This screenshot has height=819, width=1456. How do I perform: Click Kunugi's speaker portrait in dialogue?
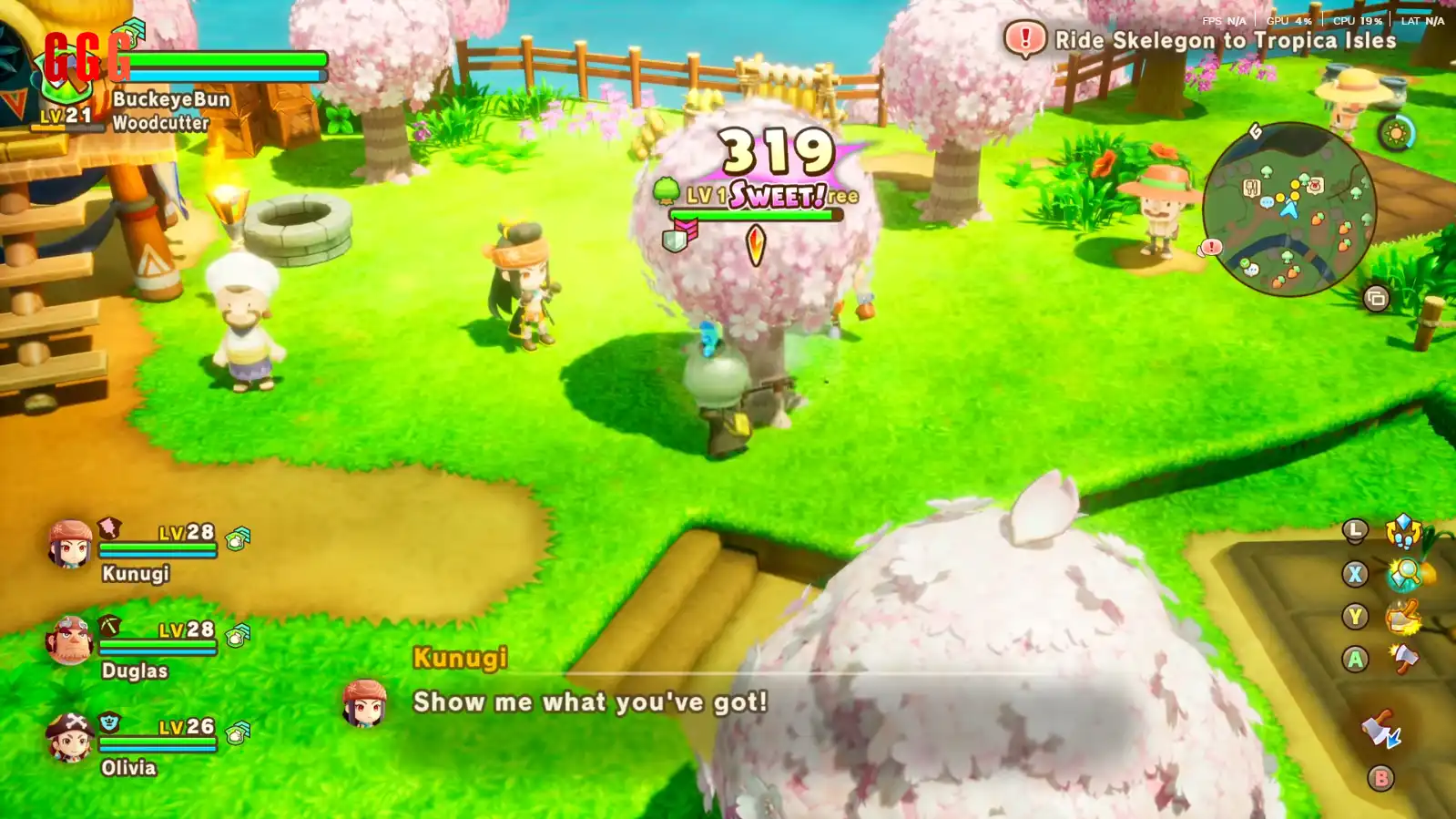pos(364,703)
